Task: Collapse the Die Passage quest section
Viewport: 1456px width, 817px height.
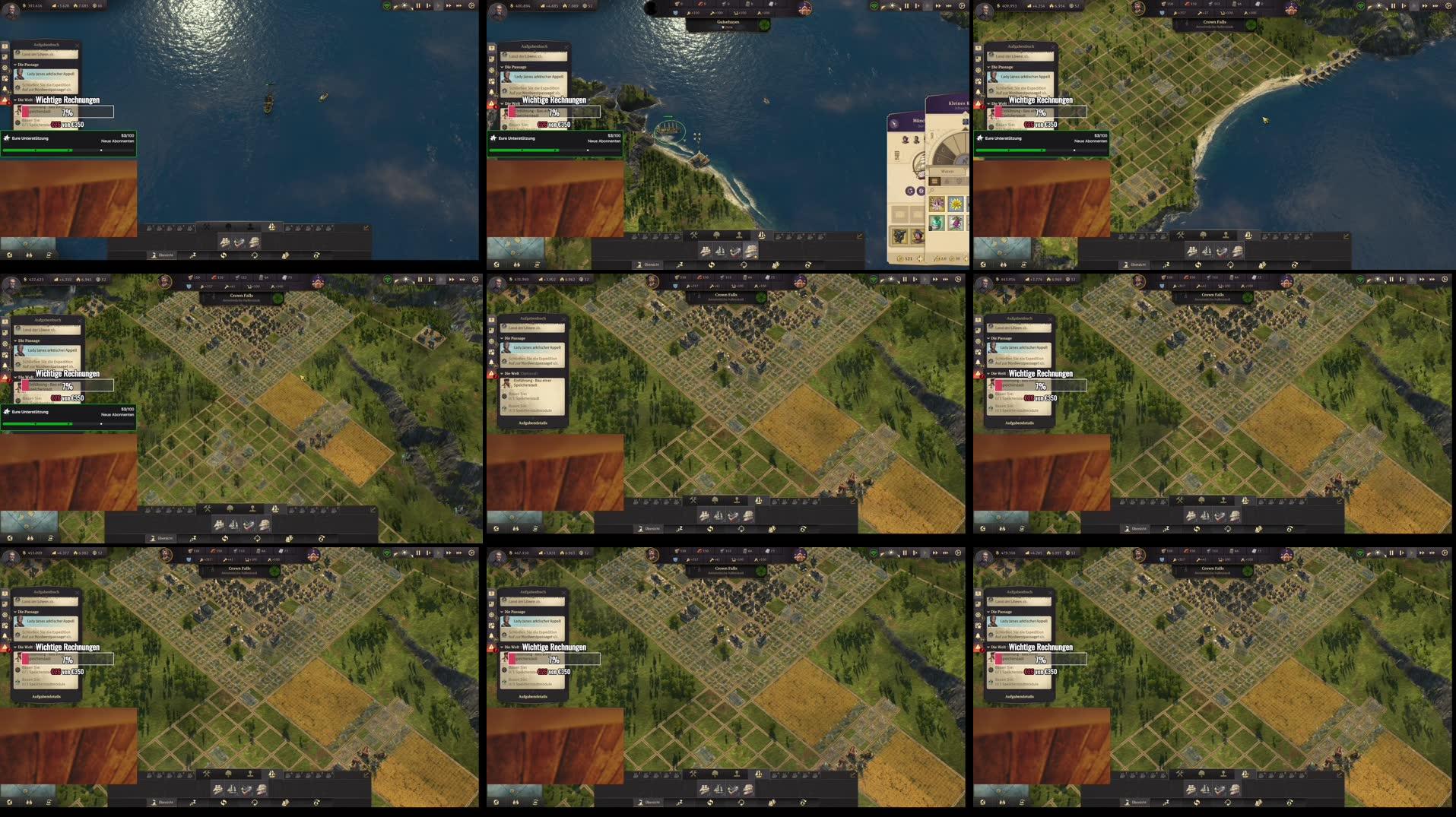Action: (502, 338)
